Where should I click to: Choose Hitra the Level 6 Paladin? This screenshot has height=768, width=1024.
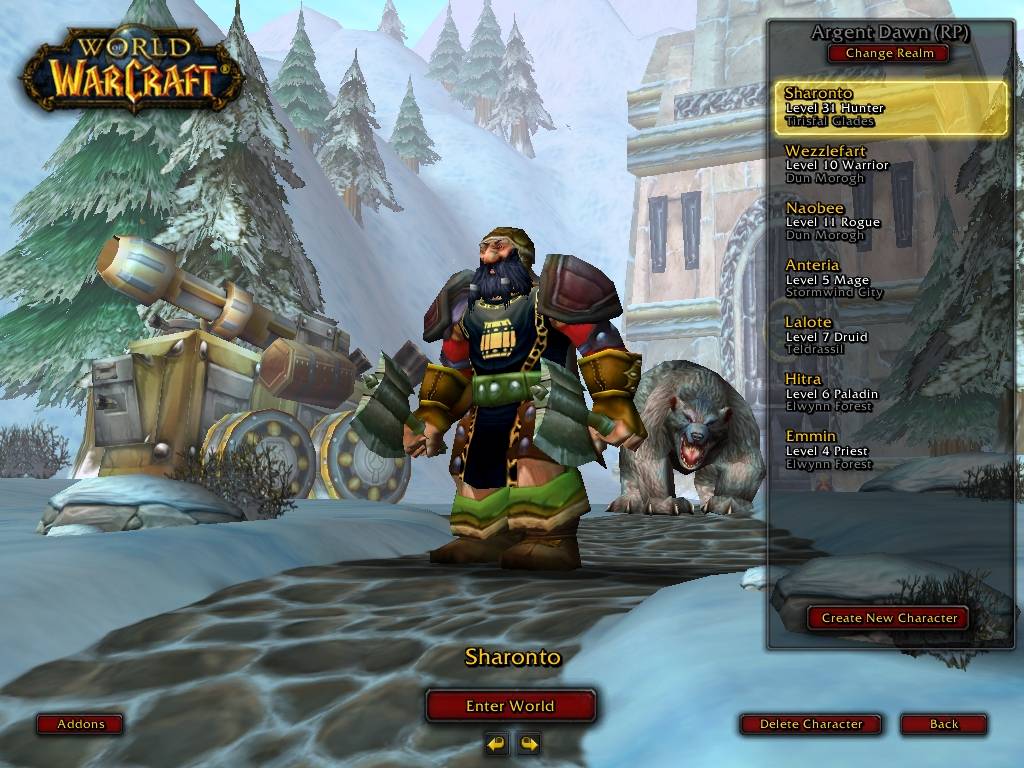890,392
